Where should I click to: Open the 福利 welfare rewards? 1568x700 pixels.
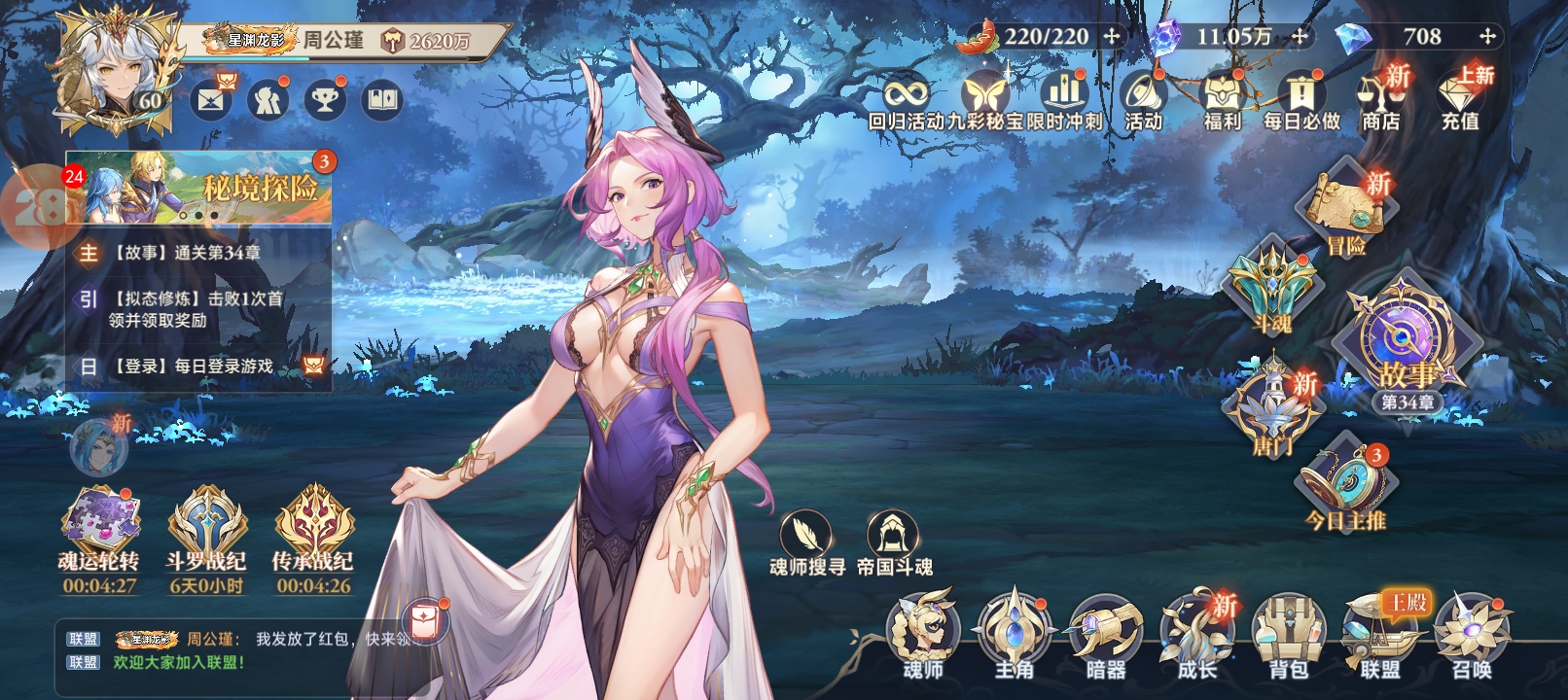coord(1223,99)
